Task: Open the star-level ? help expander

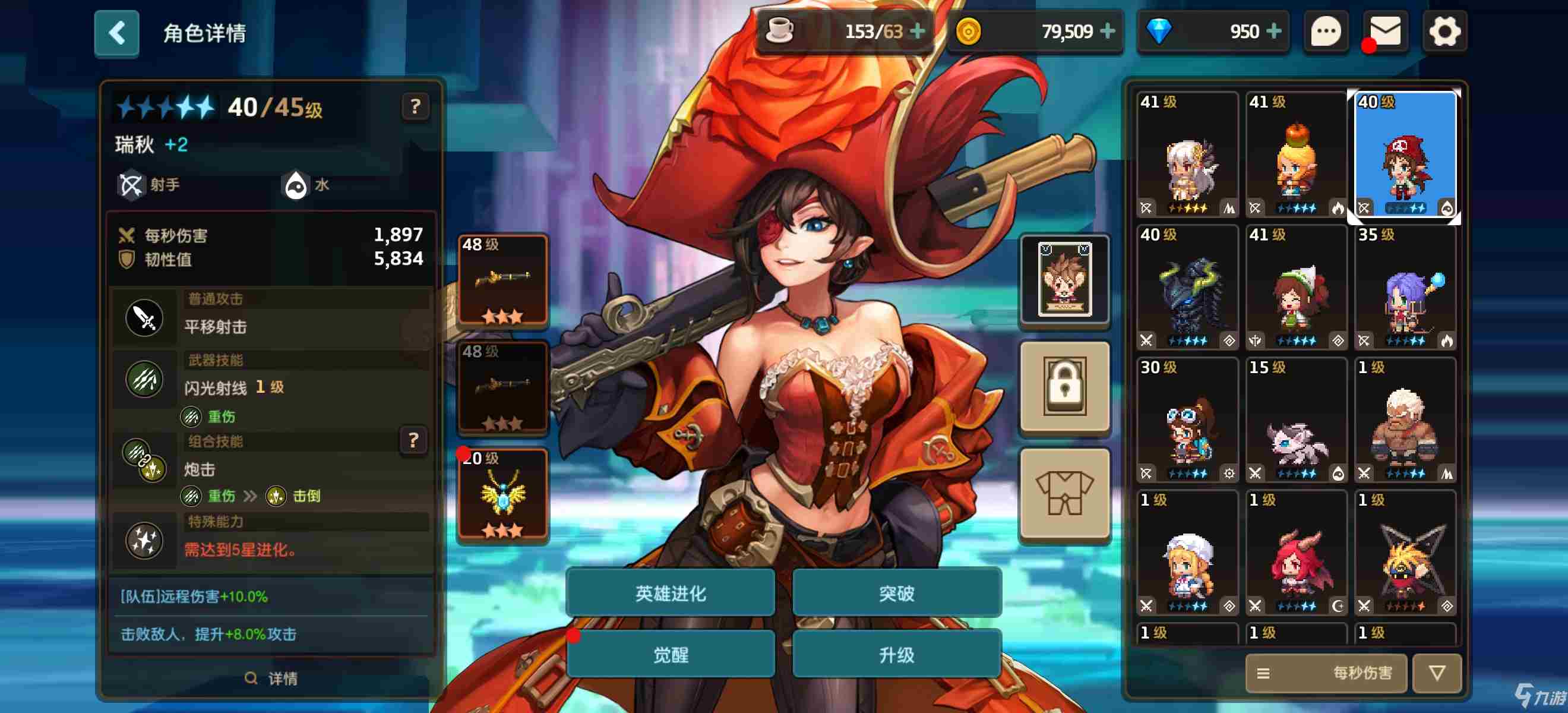Action: tap(415, 107)
